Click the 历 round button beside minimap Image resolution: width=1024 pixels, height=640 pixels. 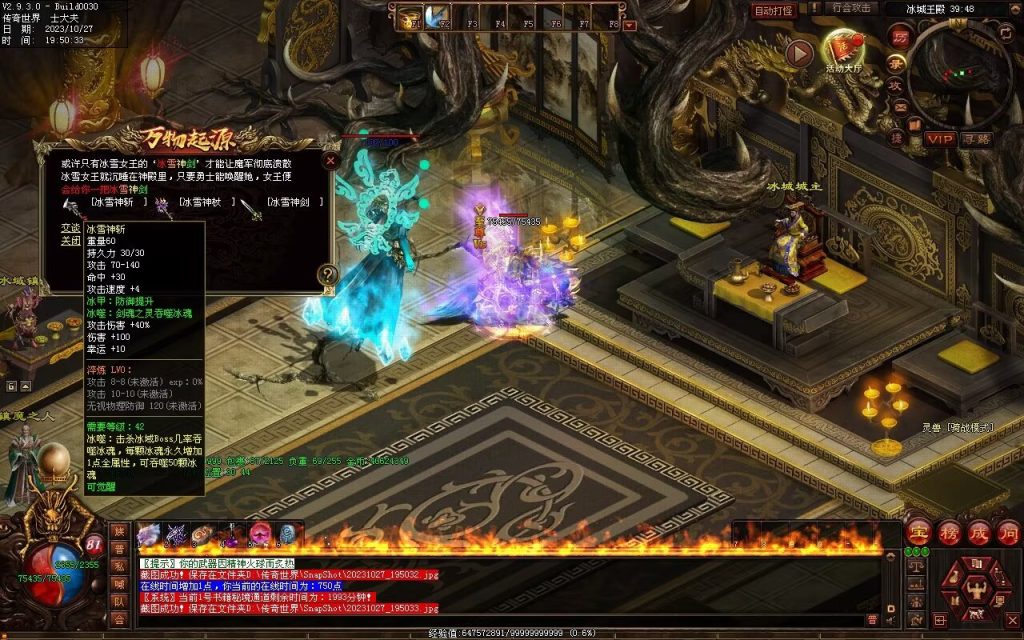(899, 37)
